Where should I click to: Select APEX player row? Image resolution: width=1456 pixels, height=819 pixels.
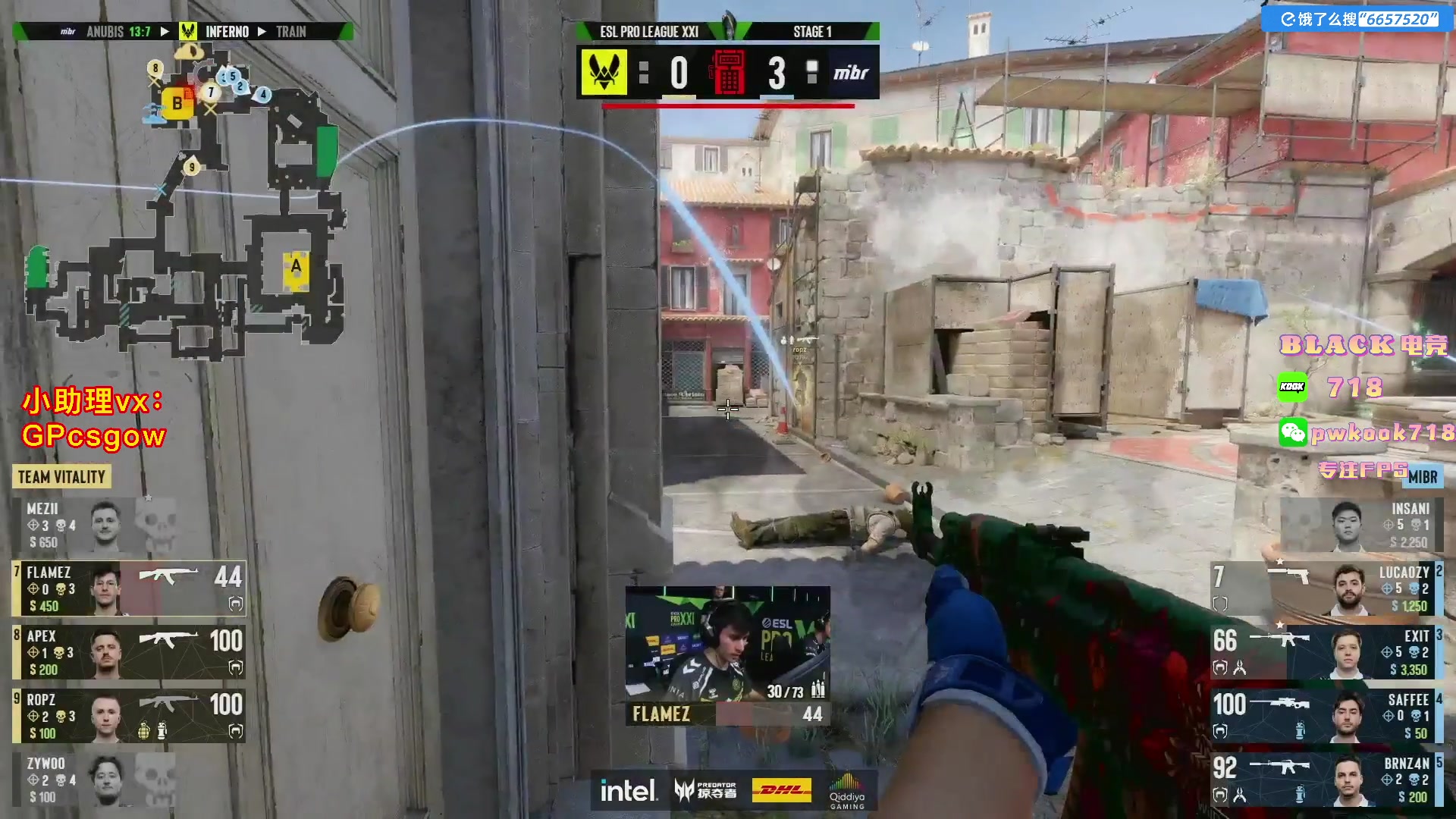tap(129, 652)
